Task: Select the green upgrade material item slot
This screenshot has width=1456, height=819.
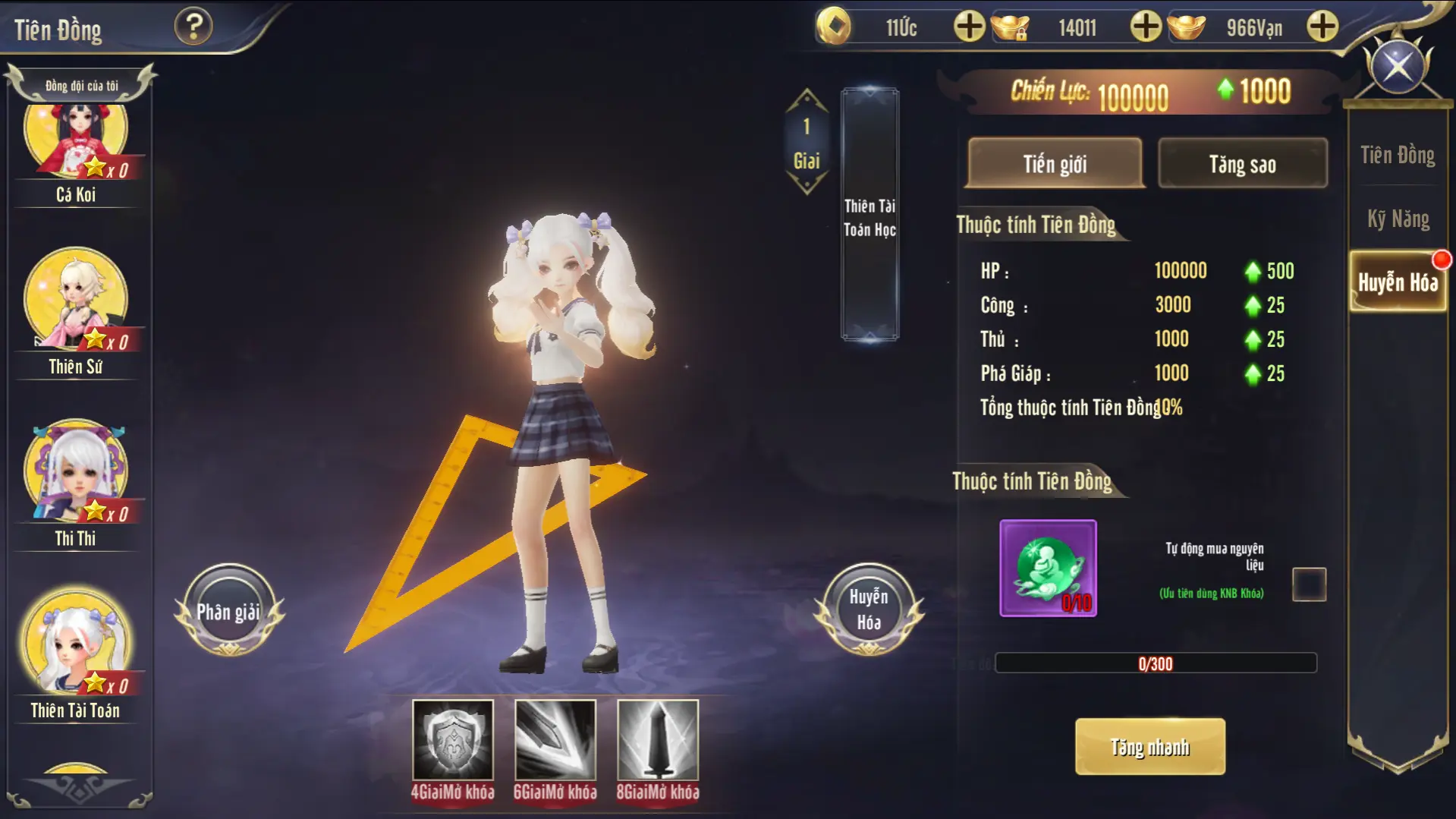Action: [1048, 568]
